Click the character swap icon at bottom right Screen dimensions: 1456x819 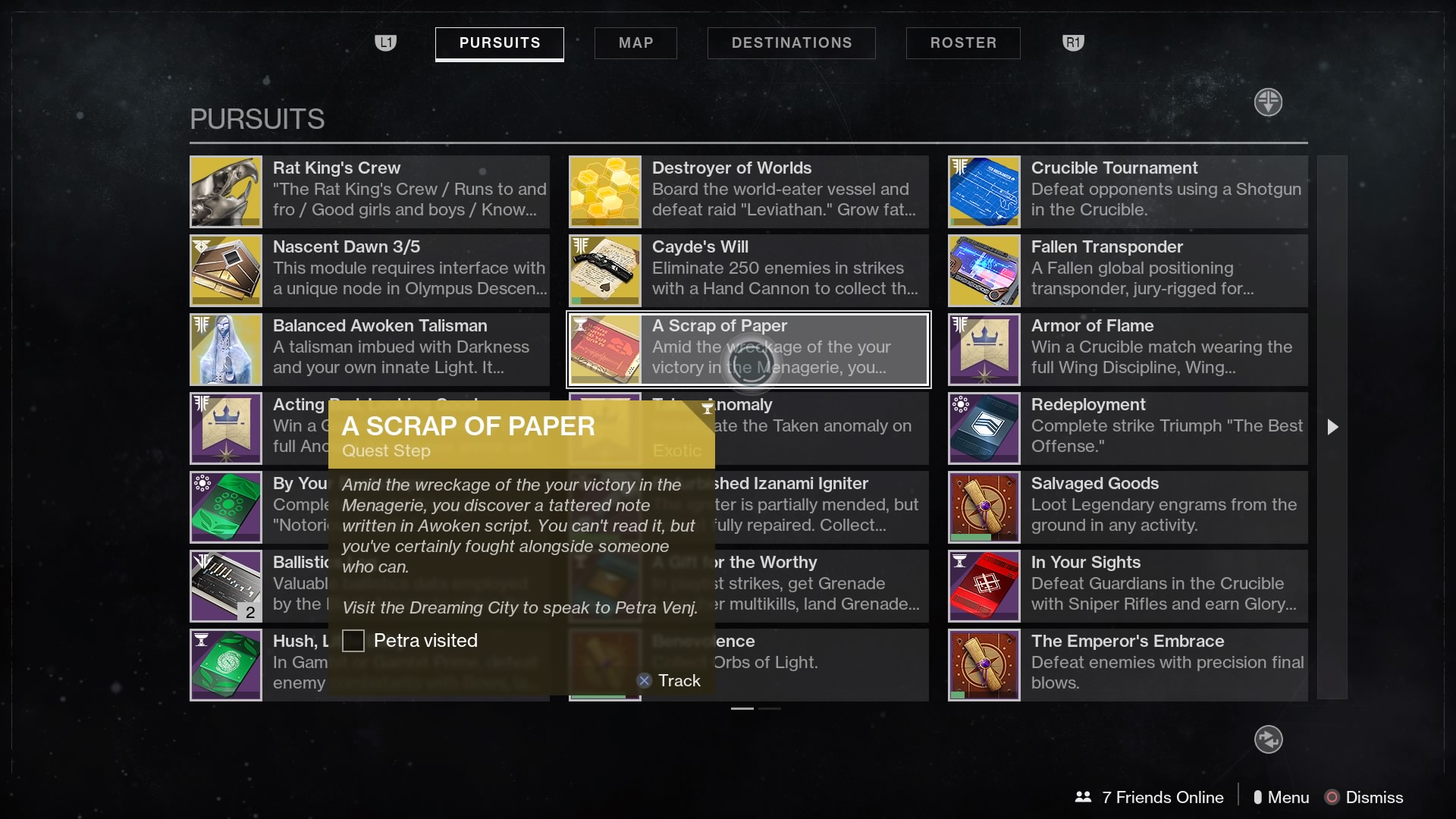pyautogui.click(x=1267, y=739)
